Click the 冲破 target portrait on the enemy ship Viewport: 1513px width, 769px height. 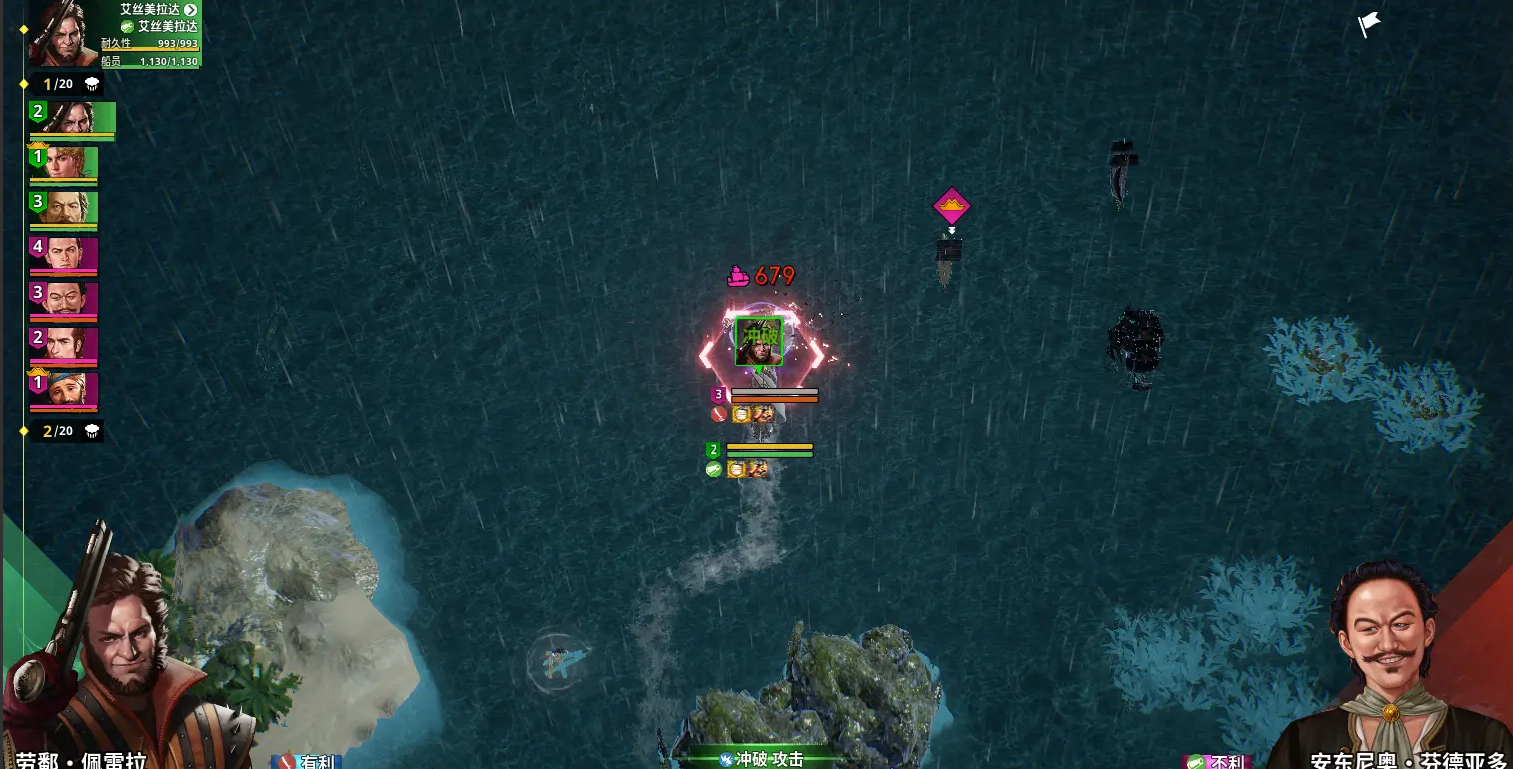point(759,341)
